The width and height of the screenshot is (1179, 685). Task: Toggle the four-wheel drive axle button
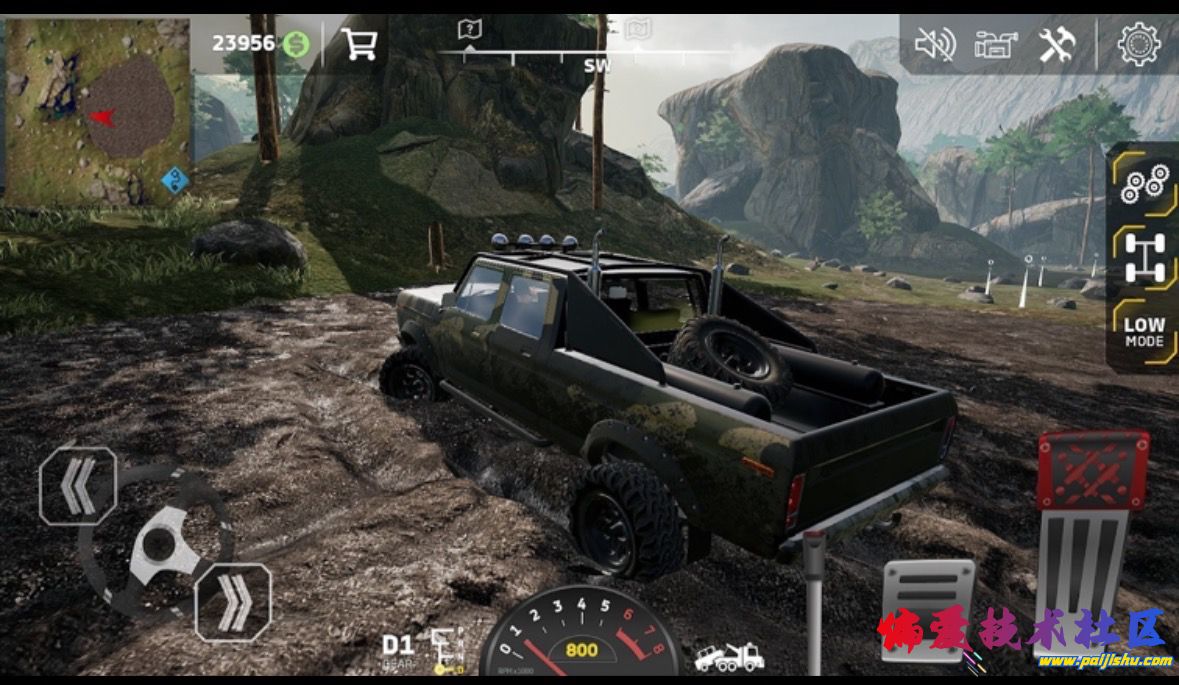pos(1144,256)
